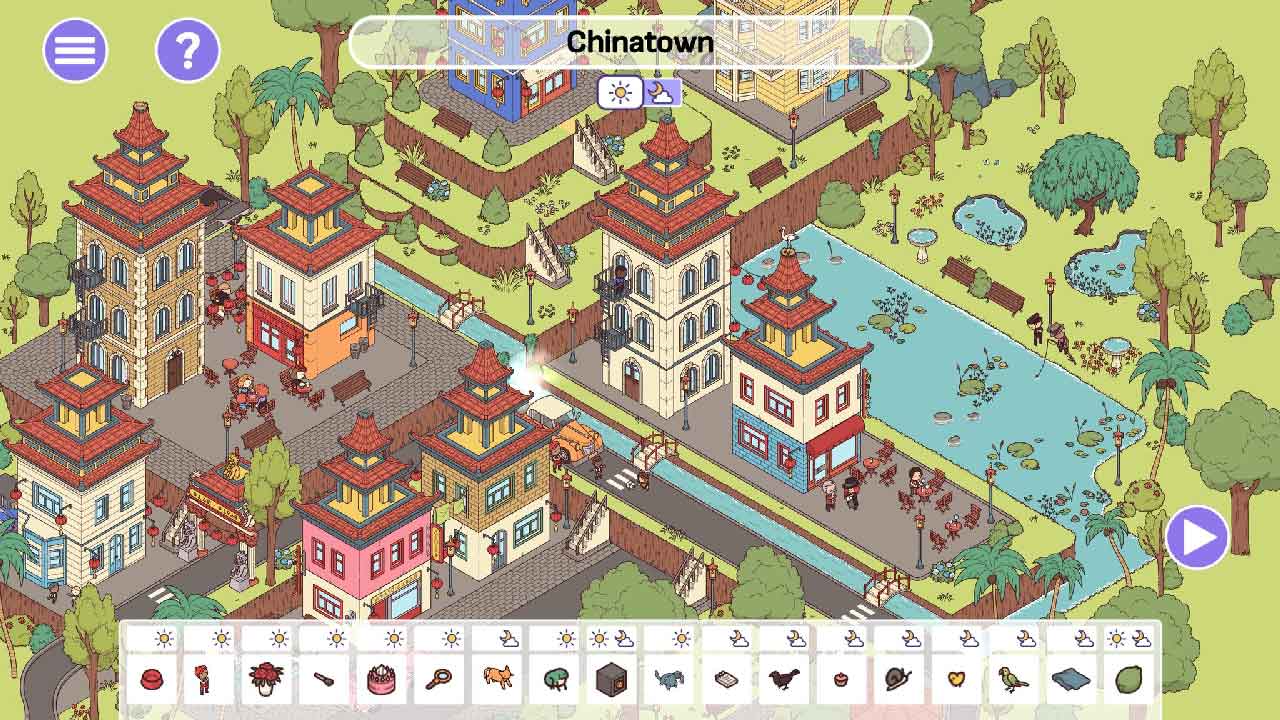The height and width of the screenshot is (720, 1280).
Task: Choose the green frog item slot
Action: click(x=554, y=680)
